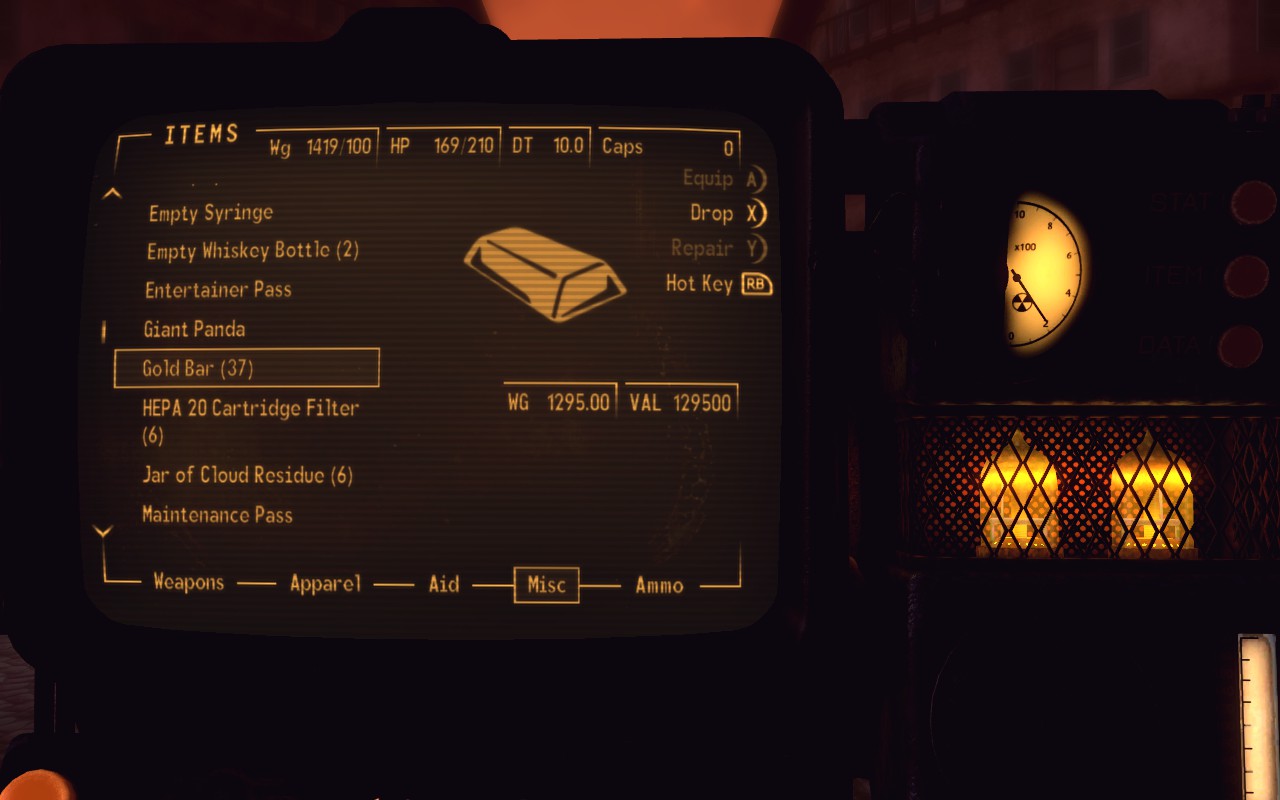Choose the Empty Whiskey Bottle entry
Viewport: 1280px width, 800px height.
click(x=252, y=251)
